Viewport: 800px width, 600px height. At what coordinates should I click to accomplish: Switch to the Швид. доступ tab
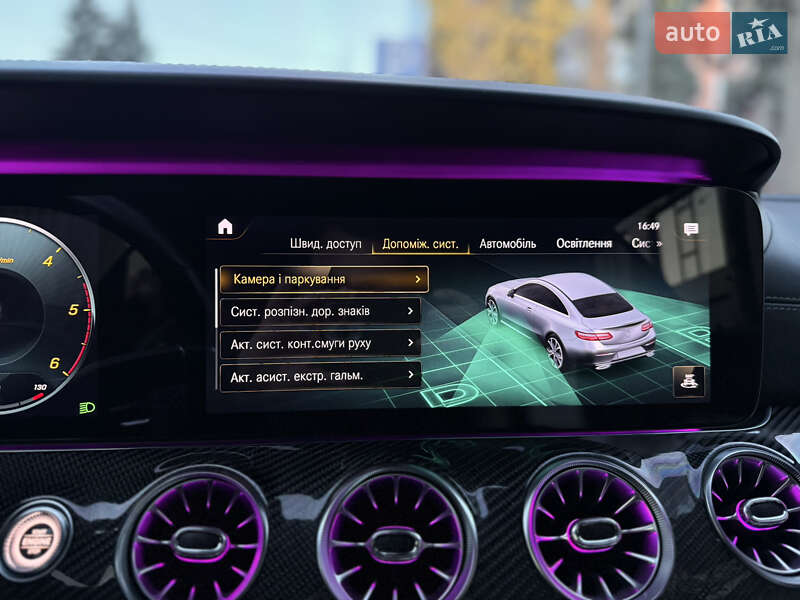point(326,243)
